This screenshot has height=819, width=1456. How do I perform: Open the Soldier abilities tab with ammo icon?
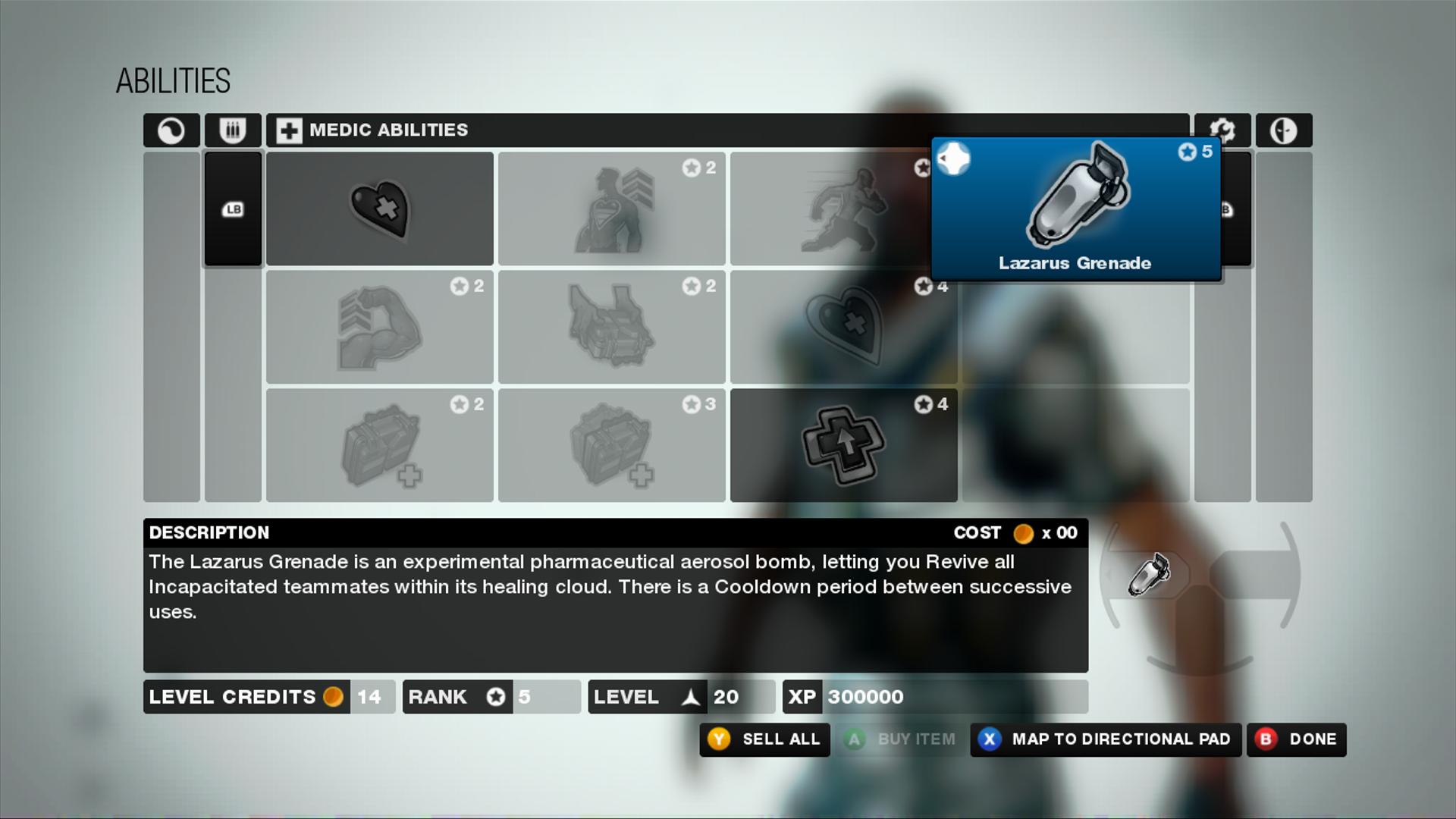tap(233, 130)
